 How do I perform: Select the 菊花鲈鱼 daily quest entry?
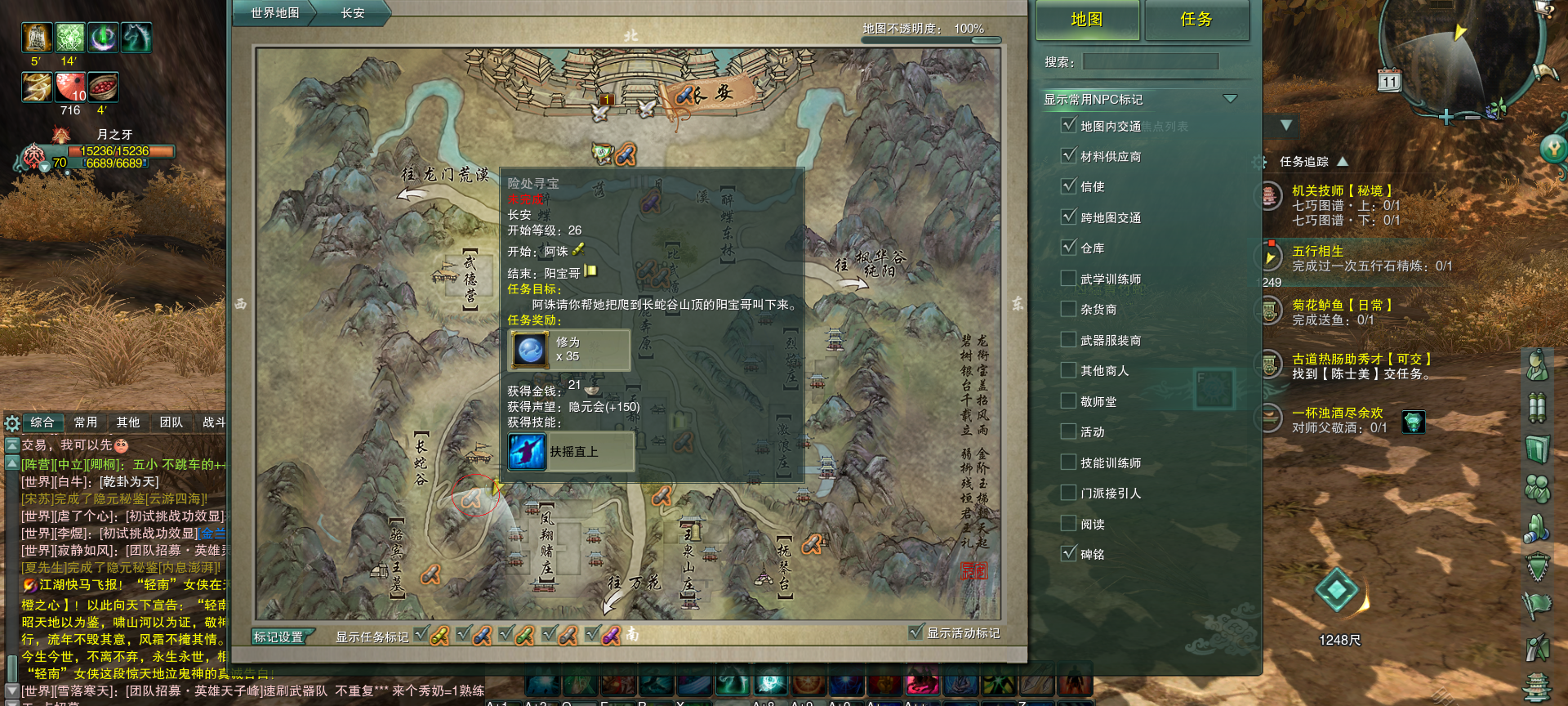pos(1341,305)
